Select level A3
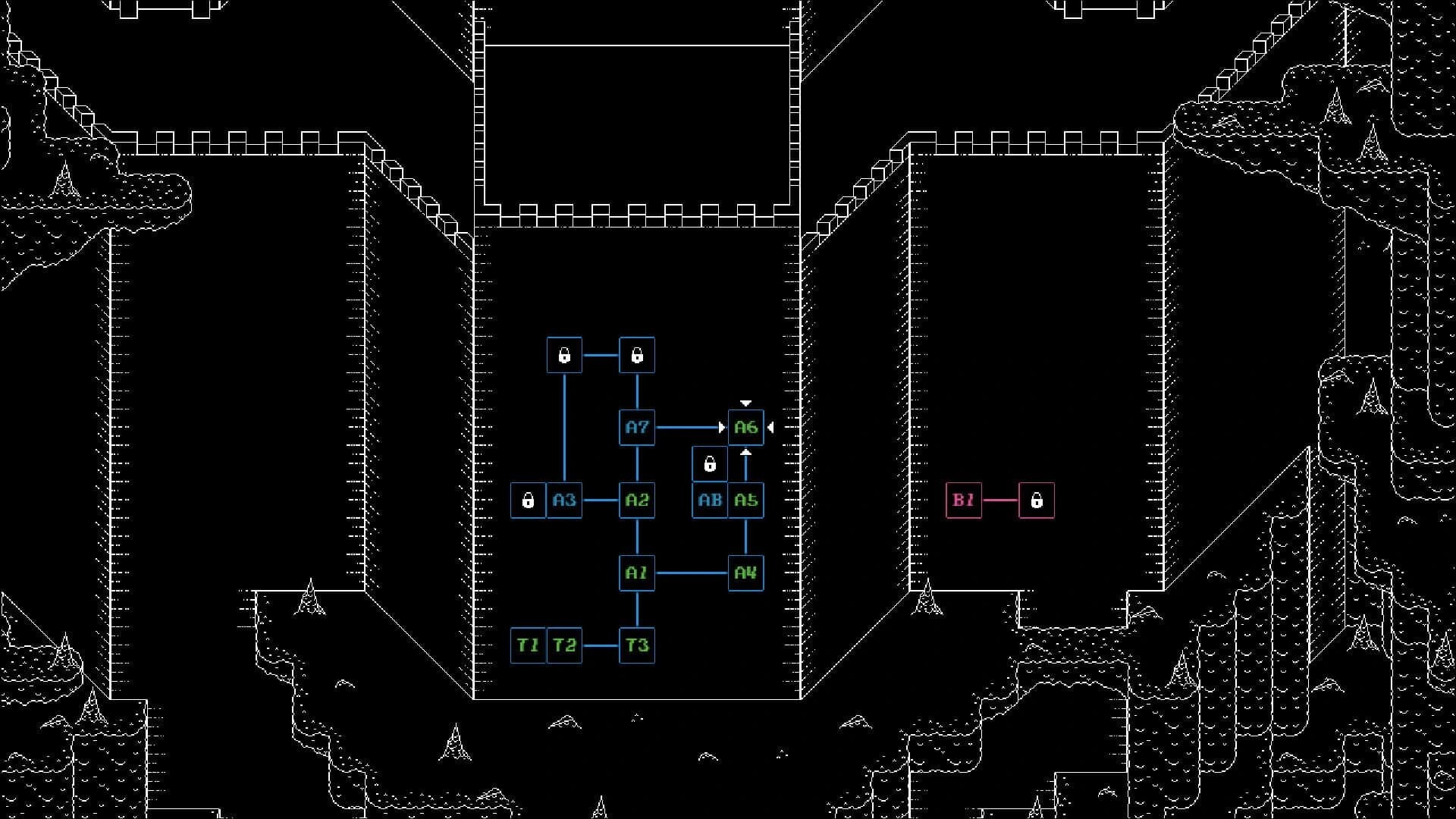The width and height of the screenshot is (1456, 819). pos(563,500)
